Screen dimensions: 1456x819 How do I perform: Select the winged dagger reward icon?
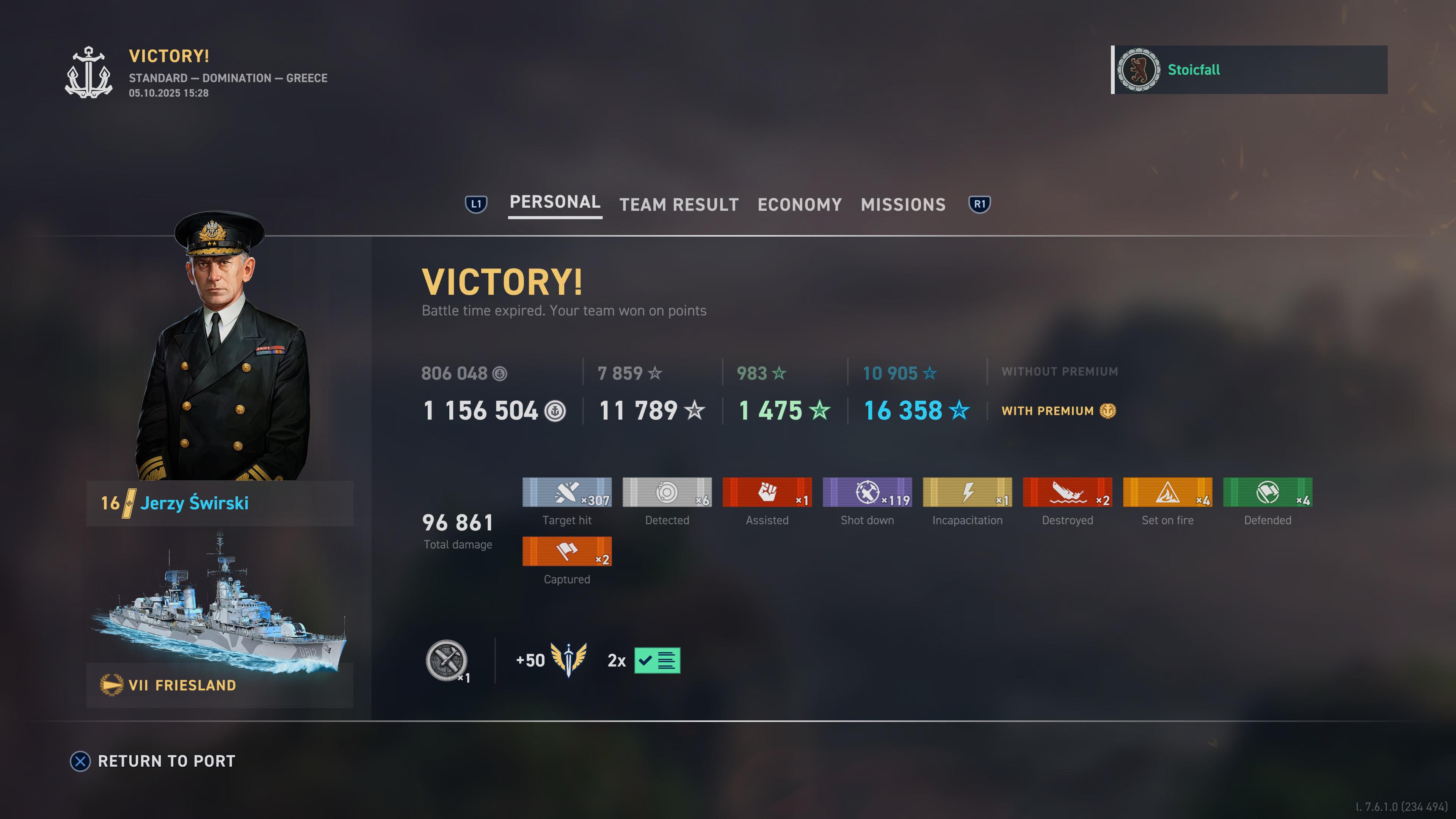point(569,660)
